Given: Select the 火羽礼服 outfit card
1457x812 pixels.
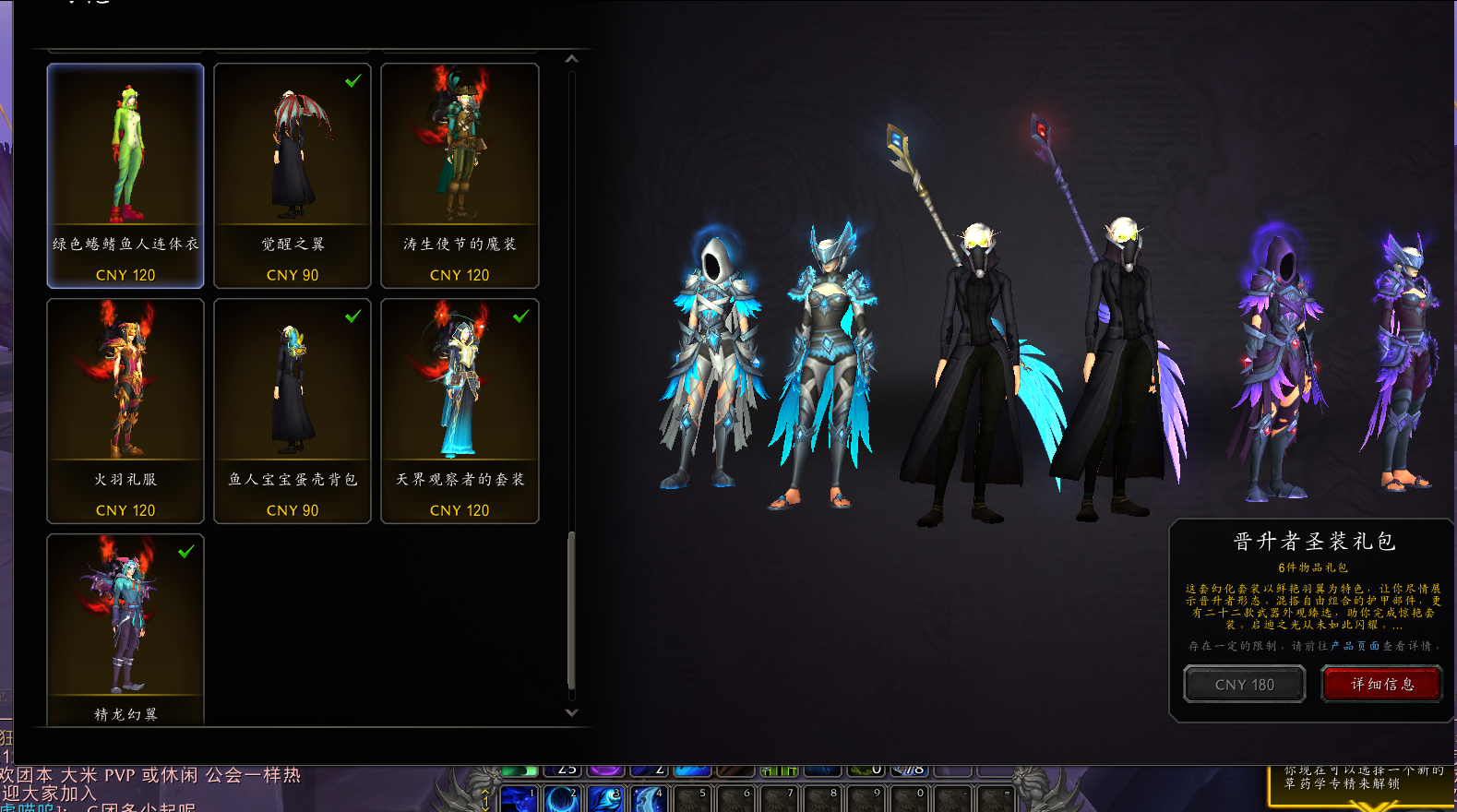Looking at the screenshot, I should [125, 411].
